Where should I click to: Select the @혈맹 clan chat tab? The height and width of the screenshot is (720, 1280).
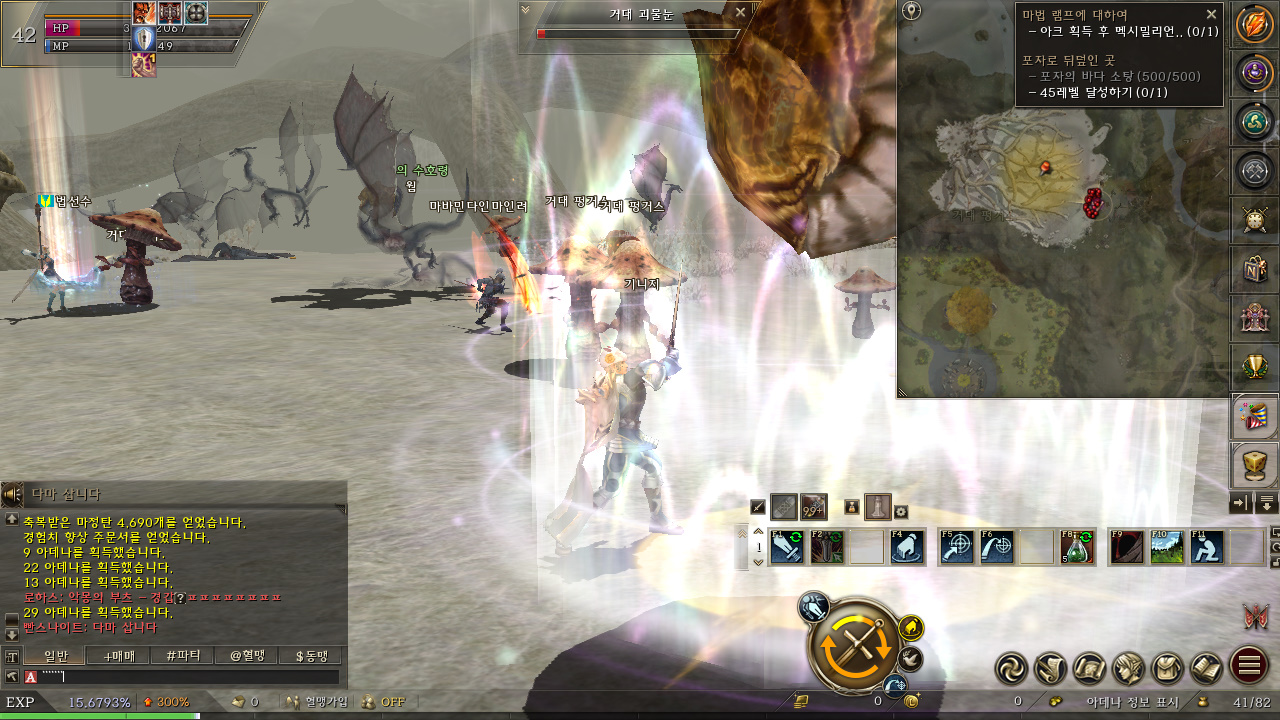coord(248,656)
